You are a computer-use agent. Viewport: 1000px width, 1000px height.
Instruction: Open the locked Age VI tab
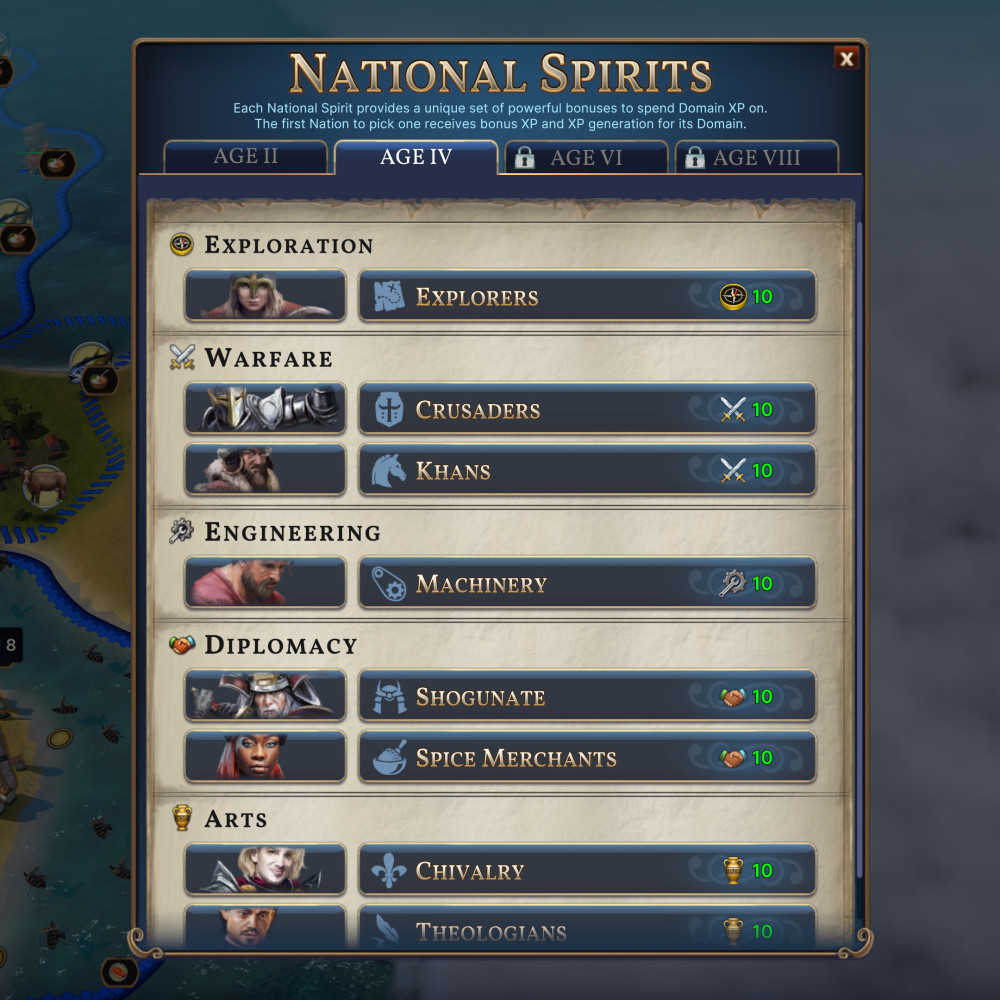click(x=586, y=158)
